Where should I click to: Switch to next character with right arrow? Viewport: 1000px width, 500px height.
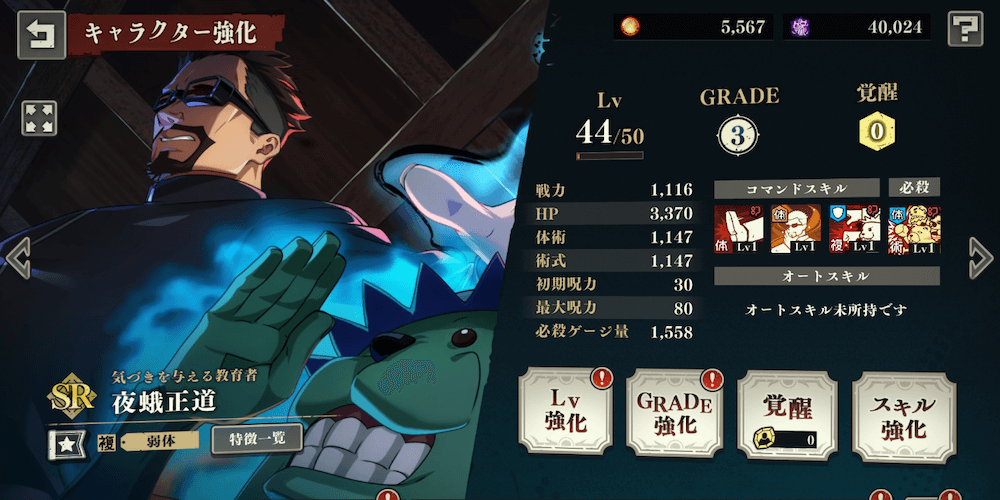click(x=980, y=258)
